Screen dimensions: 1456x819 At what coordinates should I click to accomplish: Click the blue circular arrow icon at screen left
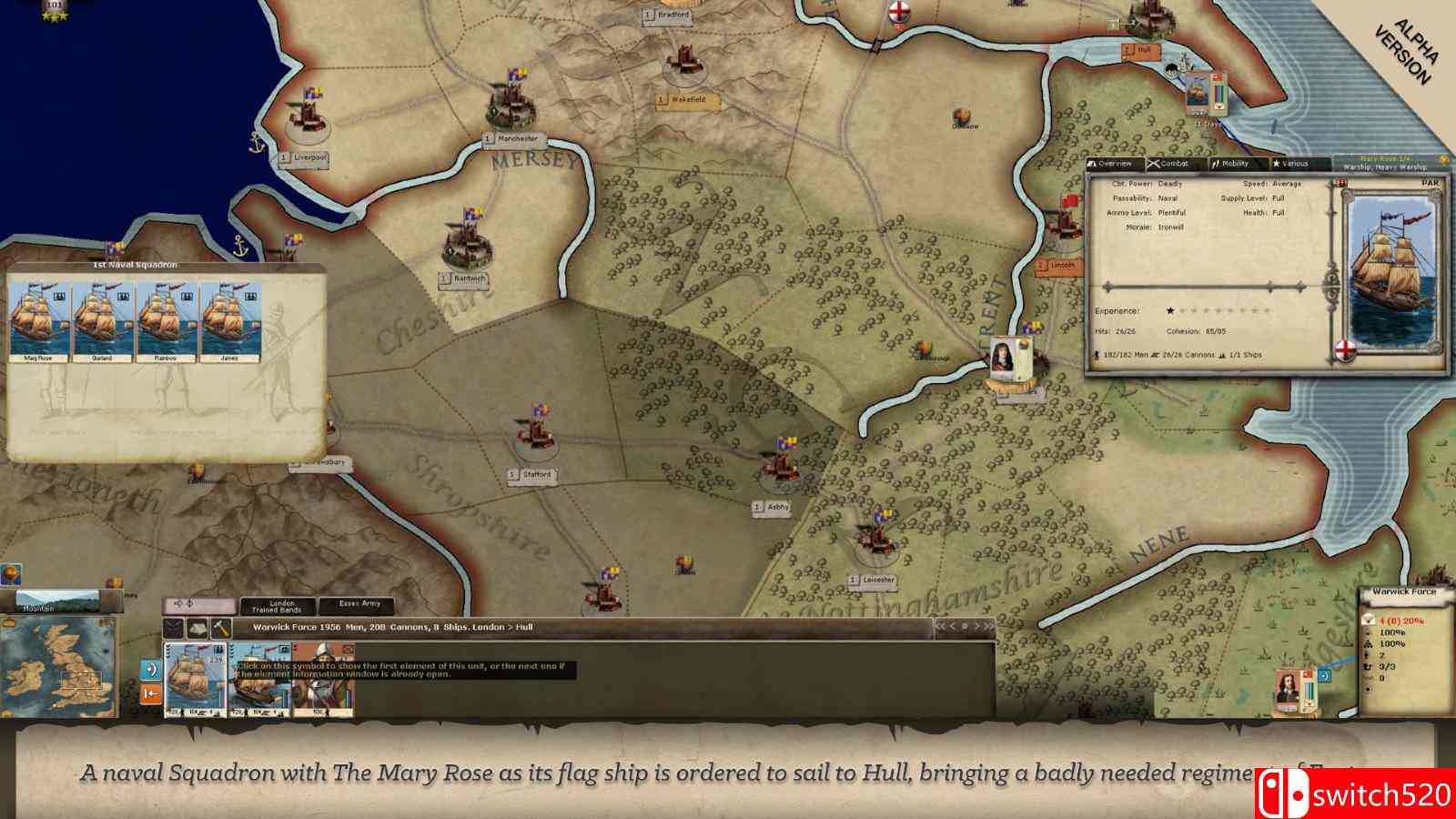click(149, 670)
